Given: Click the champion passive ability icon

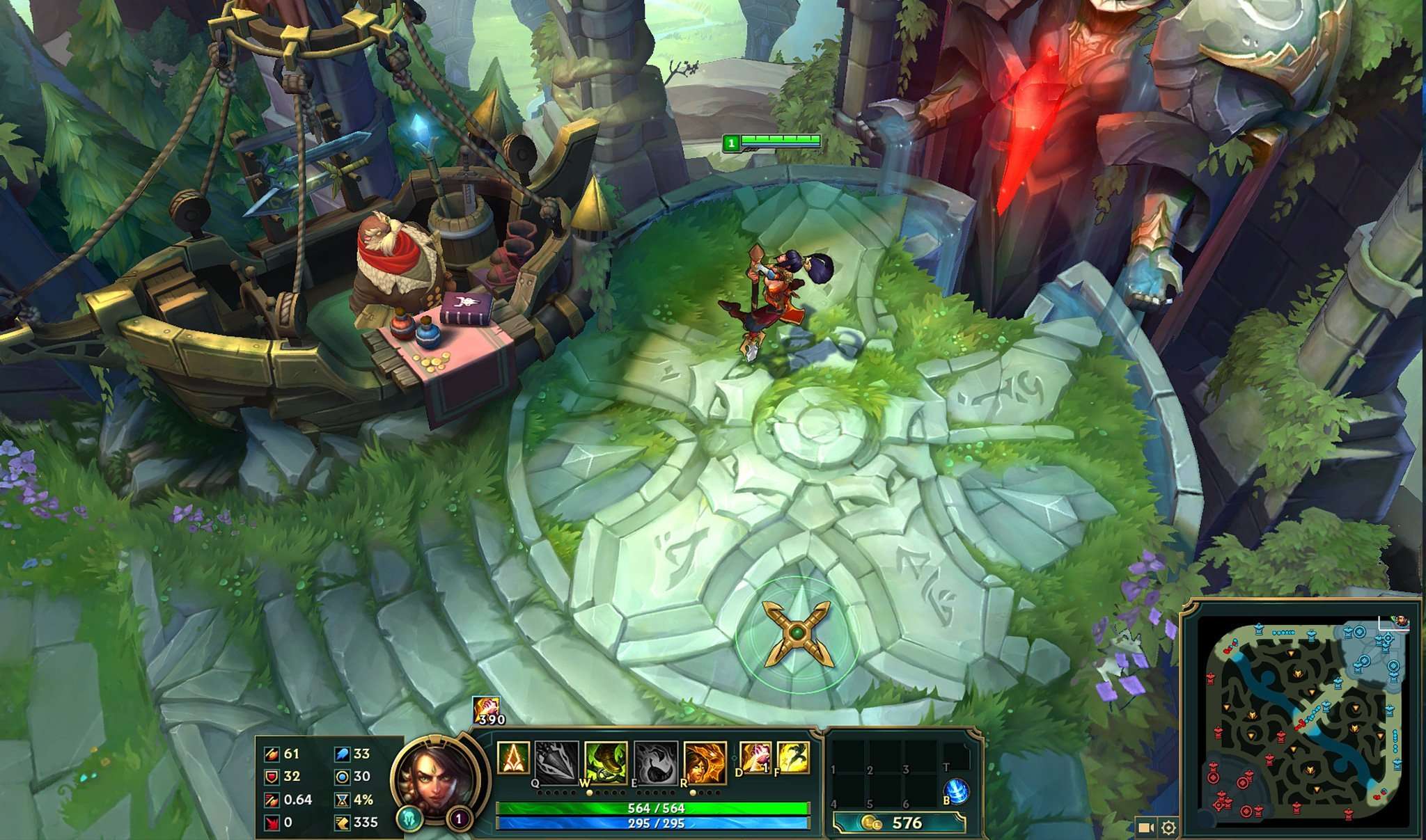Looking at the screenshot, I should point(513,759).
